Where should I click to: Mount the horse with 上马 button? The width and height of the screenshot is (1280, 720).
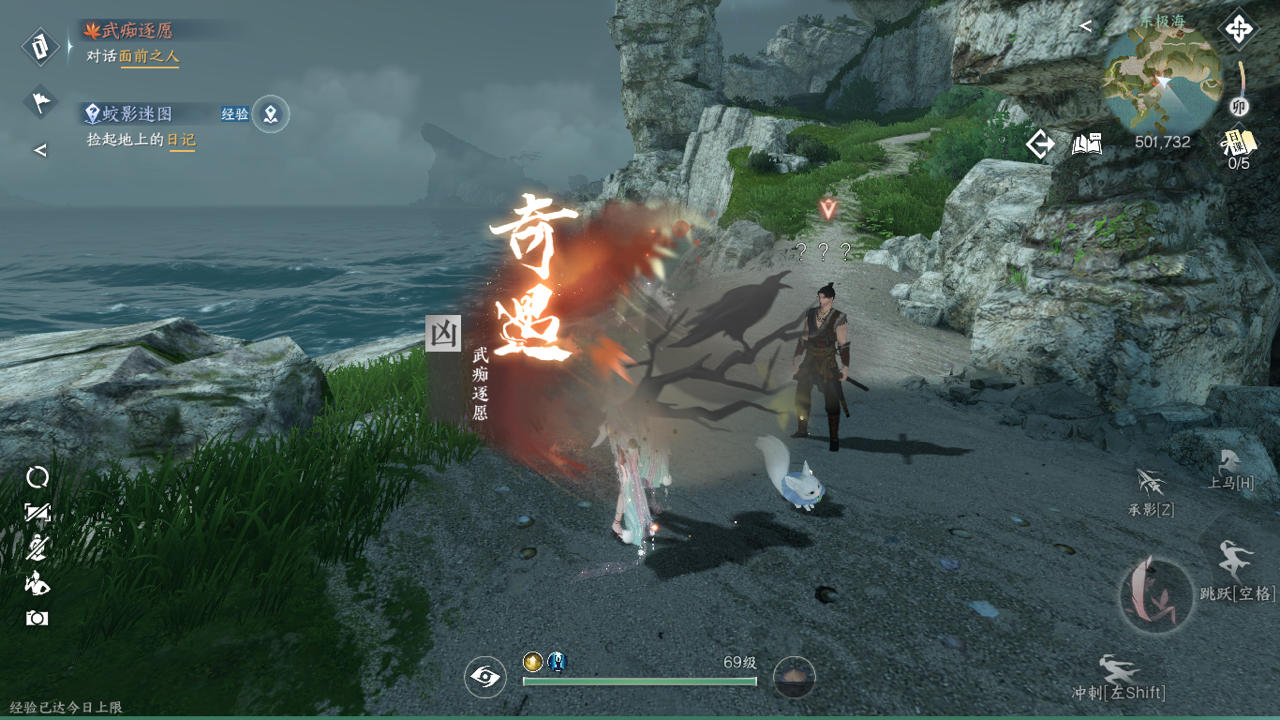1230,470
